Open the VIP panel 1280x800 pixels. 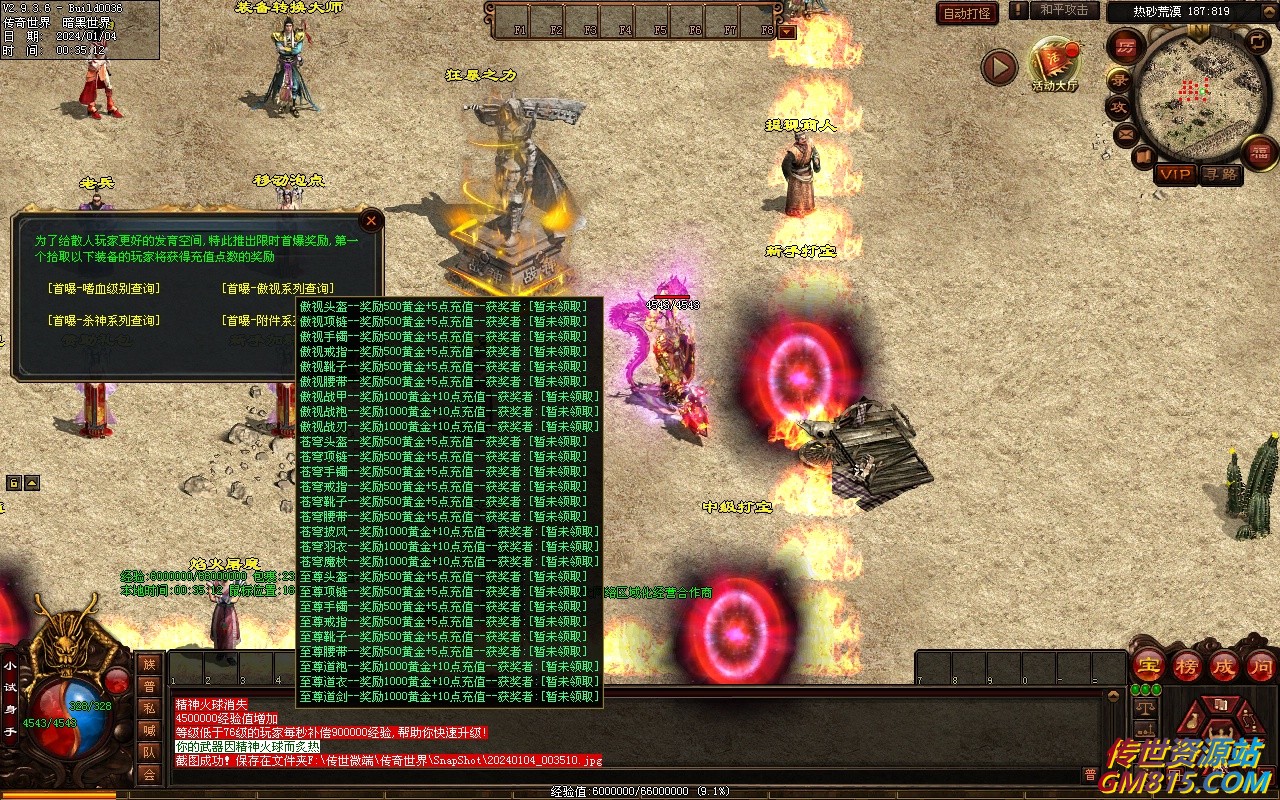tap(1175, 174)
